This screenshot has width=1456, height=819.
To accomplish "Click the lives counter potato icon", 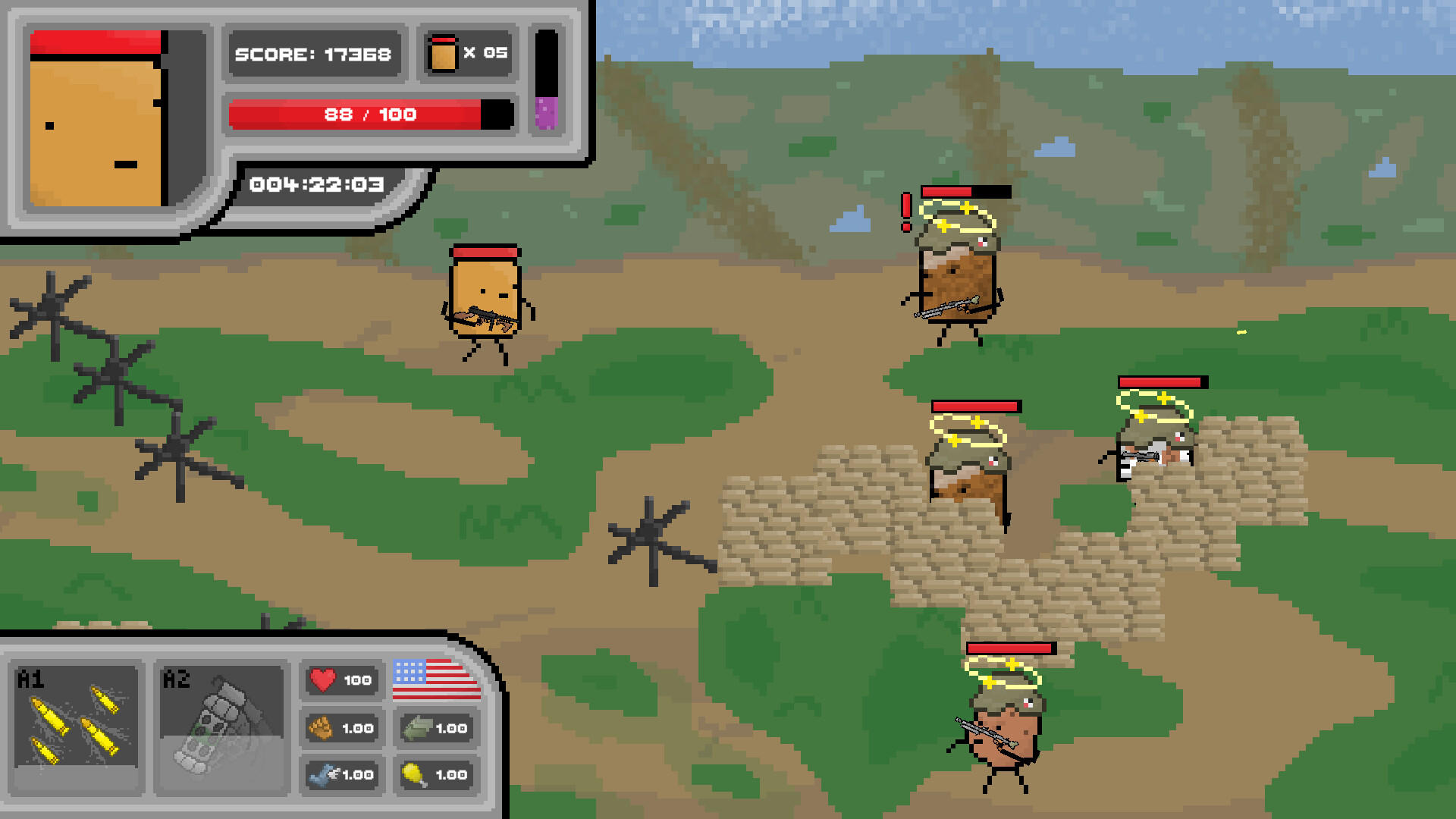I will tap(444, 53).
